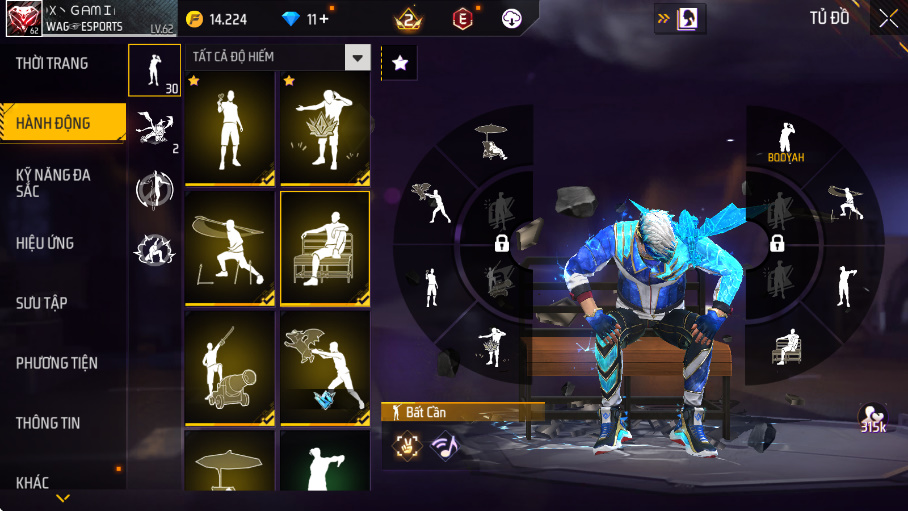
Task: Click the Booyah emote wheel slot
Action: (x=786, y=142)
